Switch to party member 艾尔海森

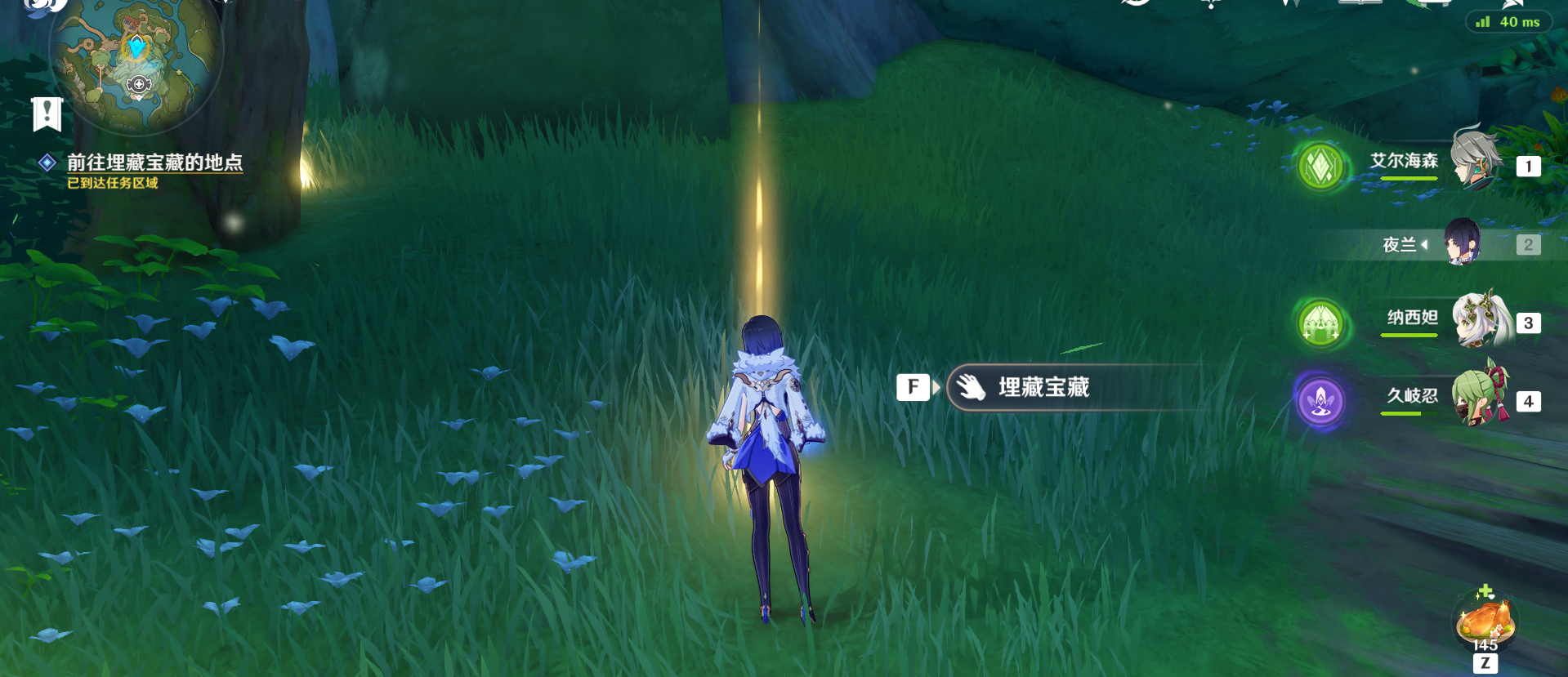click(x=1474, y=162)
